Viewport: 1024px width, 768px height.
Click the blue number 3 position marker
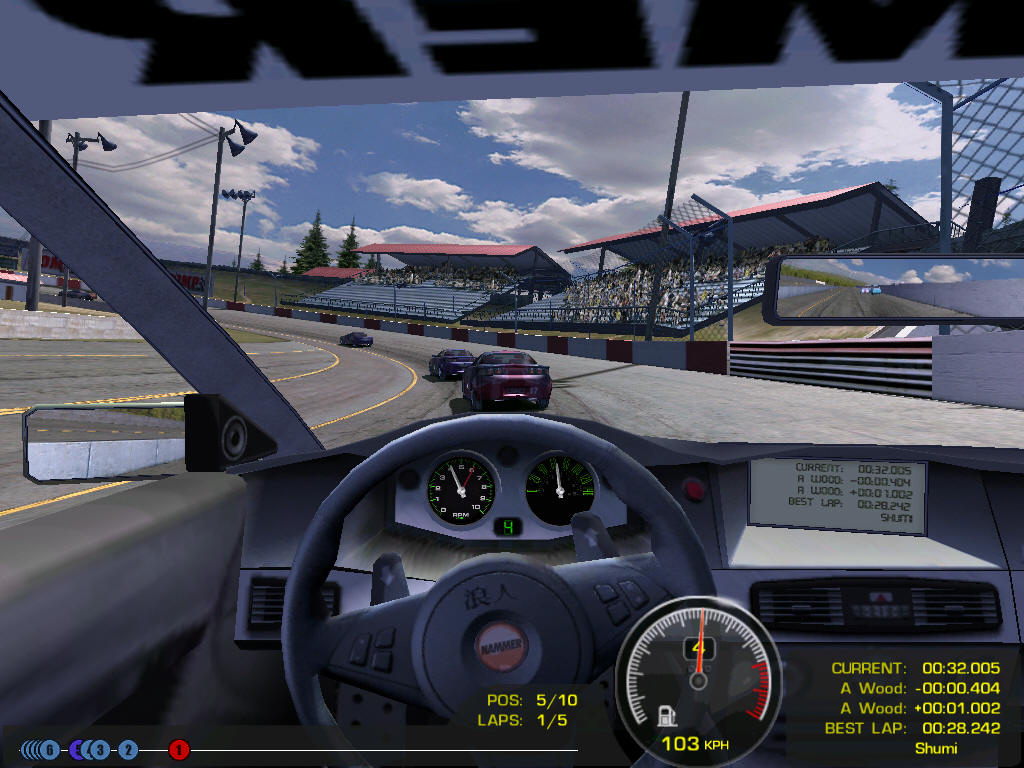[100, 749]
